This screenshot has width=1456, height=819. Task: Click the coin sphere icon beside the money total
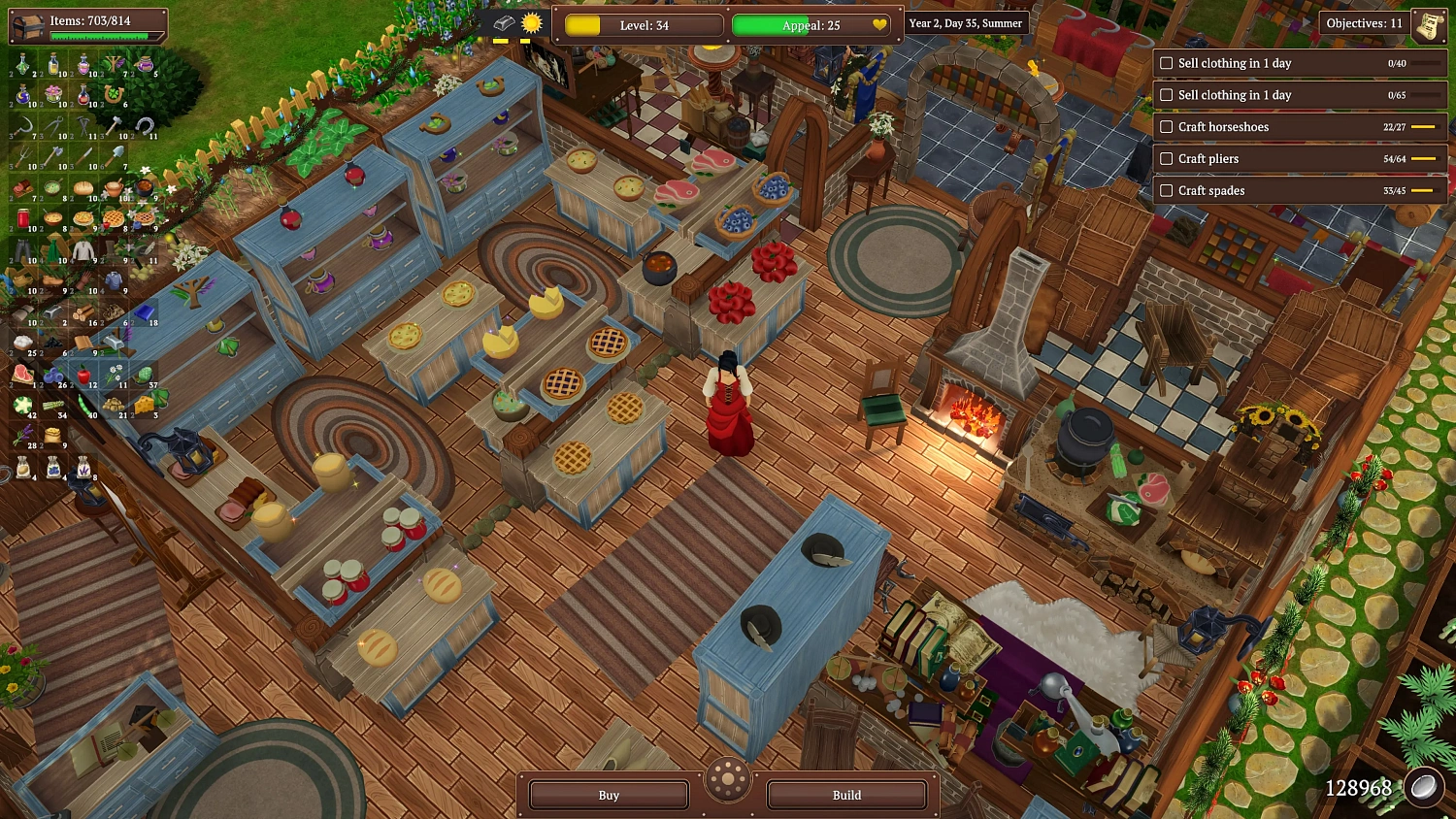coord(1426,786)
